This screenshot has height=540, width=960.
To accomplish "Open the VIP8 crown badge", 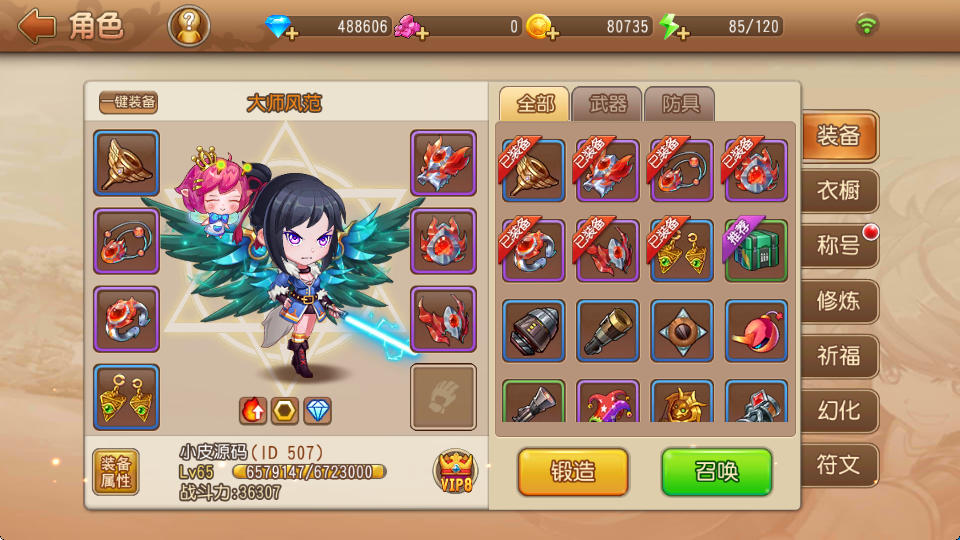I will [x=455, y=472].
